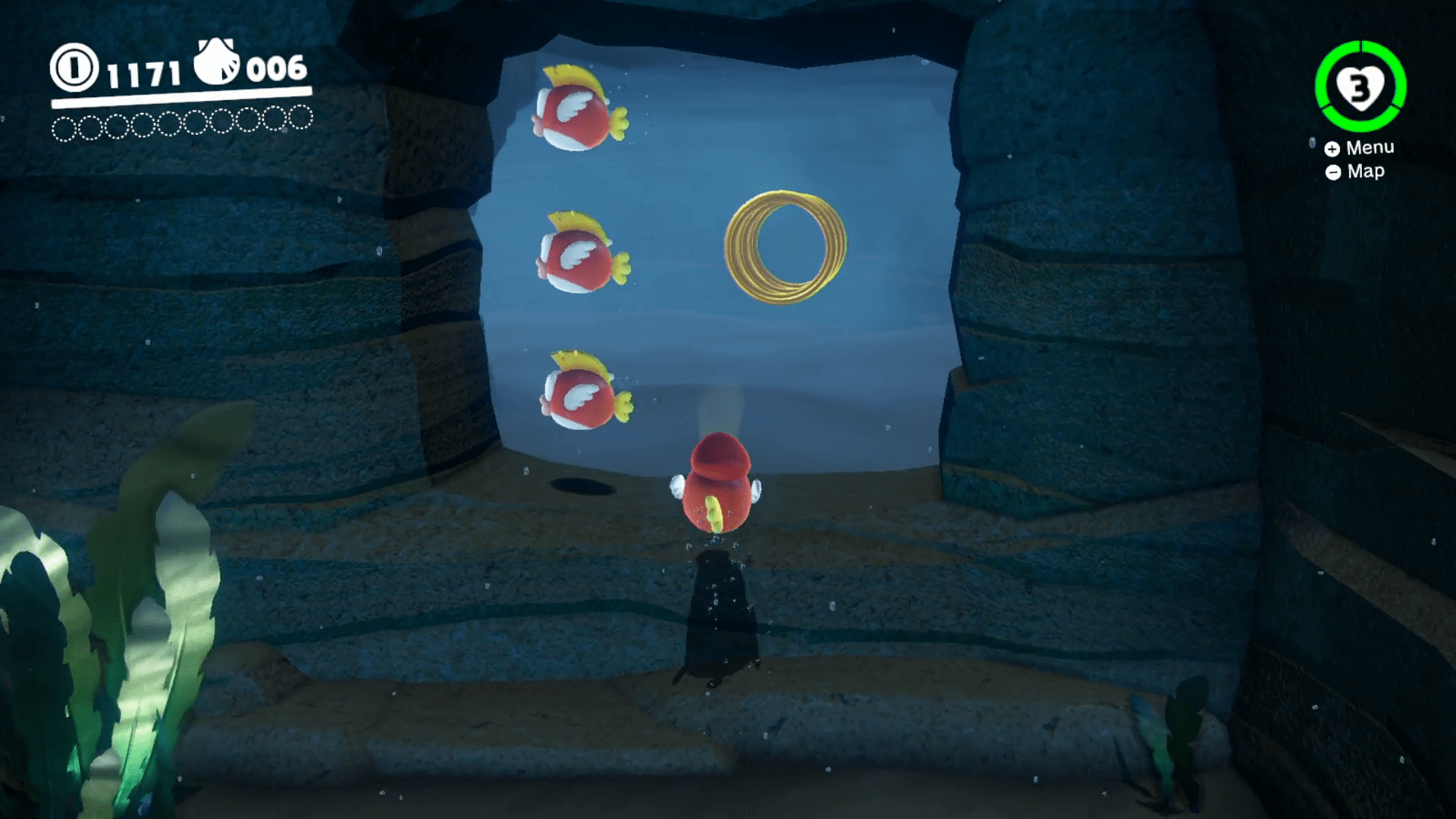Screen dimensions: 1456x819
Task: Click the plus icon next to Menu
Action: tap(1332, 149)
